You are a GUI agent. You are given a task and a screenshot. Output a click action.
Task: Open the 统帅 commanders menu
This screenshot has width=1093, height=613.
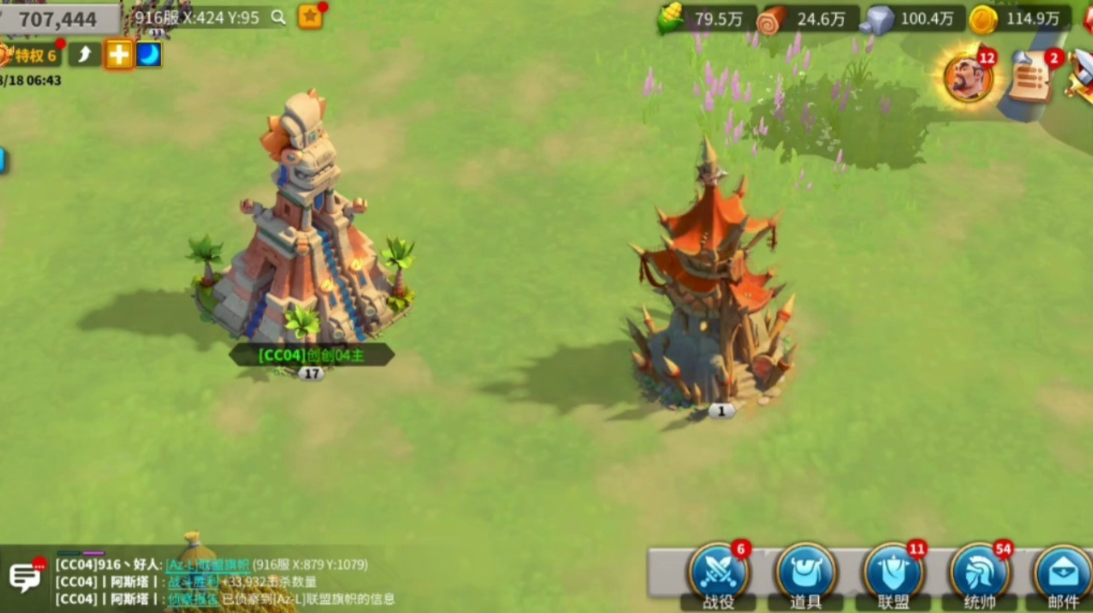pyautogui.click(x=980, y=574)
